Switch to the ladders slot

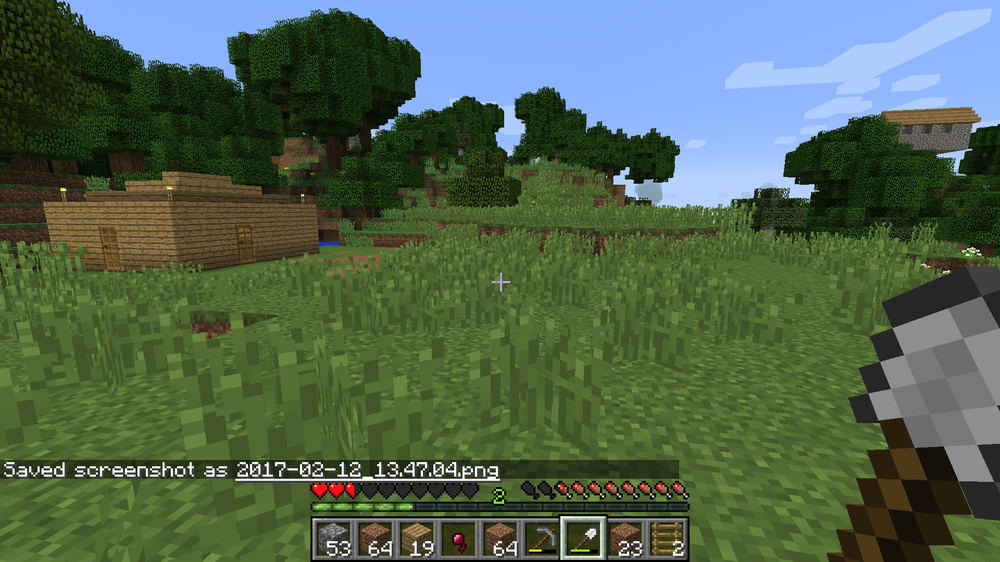(x=665, y=539)
